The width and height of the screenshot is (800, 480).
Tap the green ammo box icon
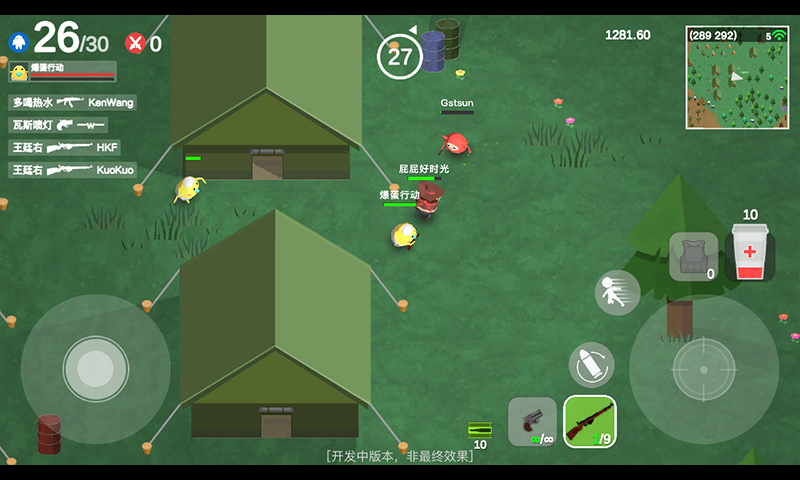(x=479, y=430)
